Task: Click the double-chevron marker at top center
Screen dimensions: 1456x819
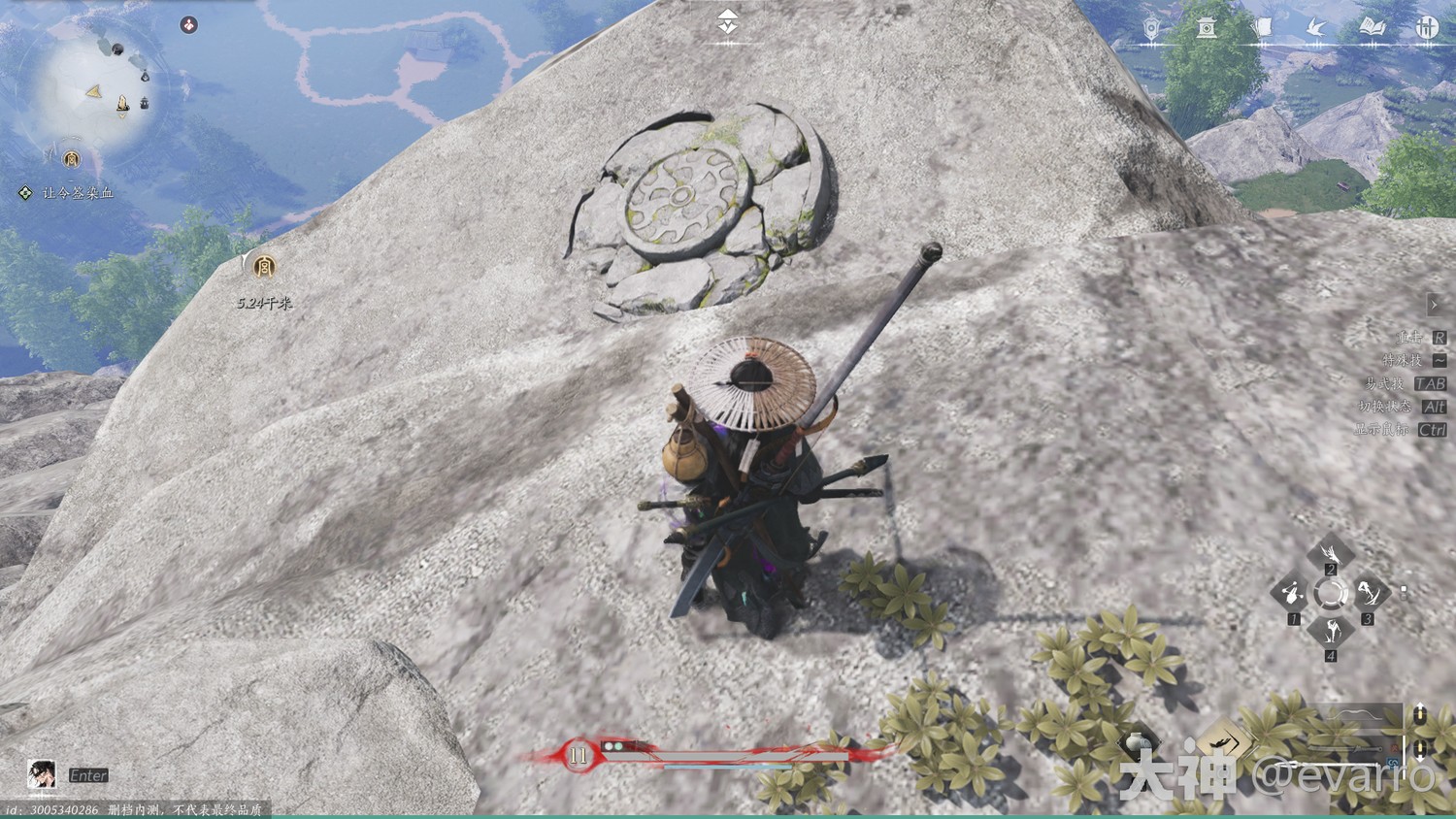Action: click(x=727, y=21)
